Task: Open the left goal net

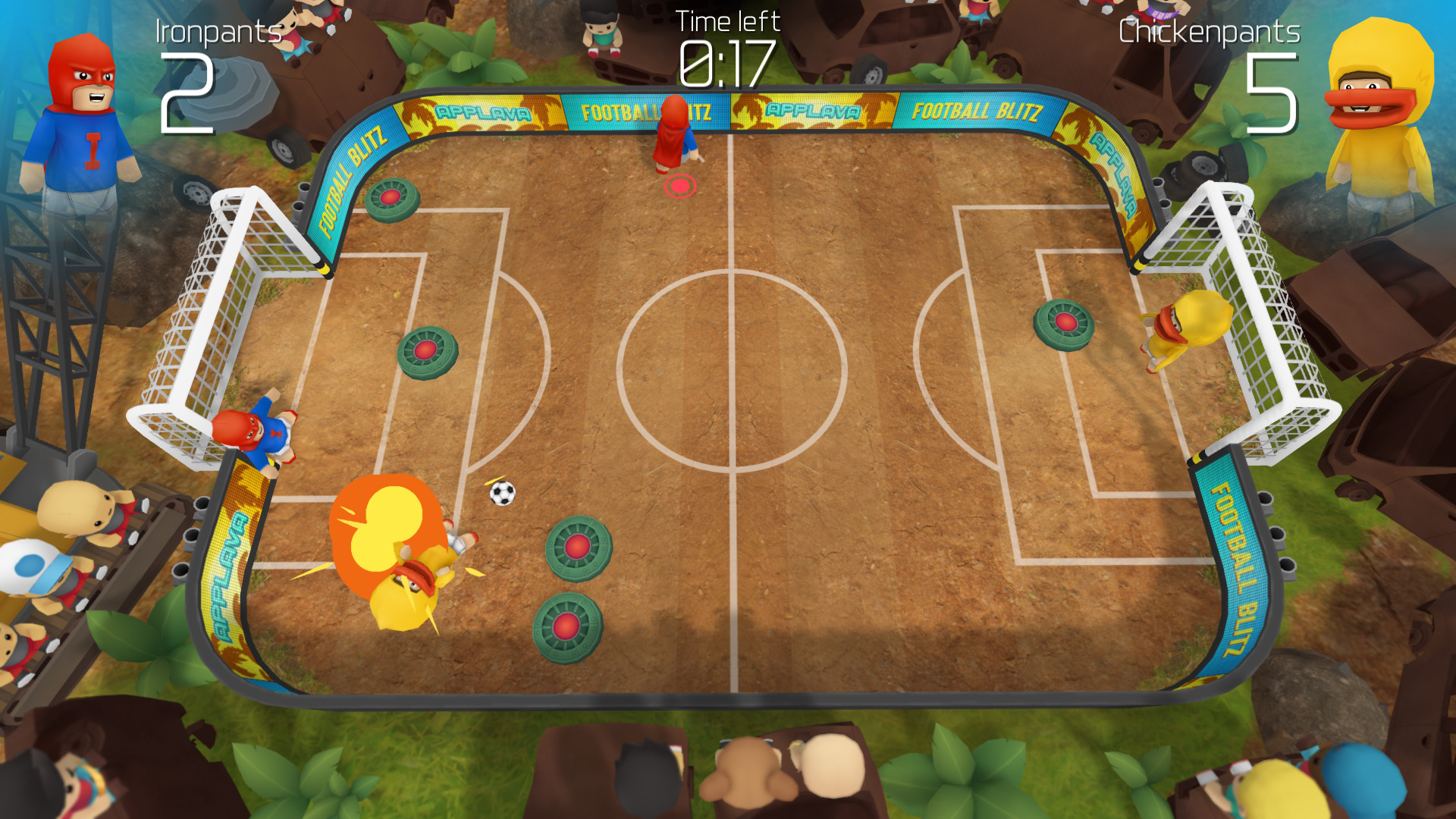Action: pos(197,318)
